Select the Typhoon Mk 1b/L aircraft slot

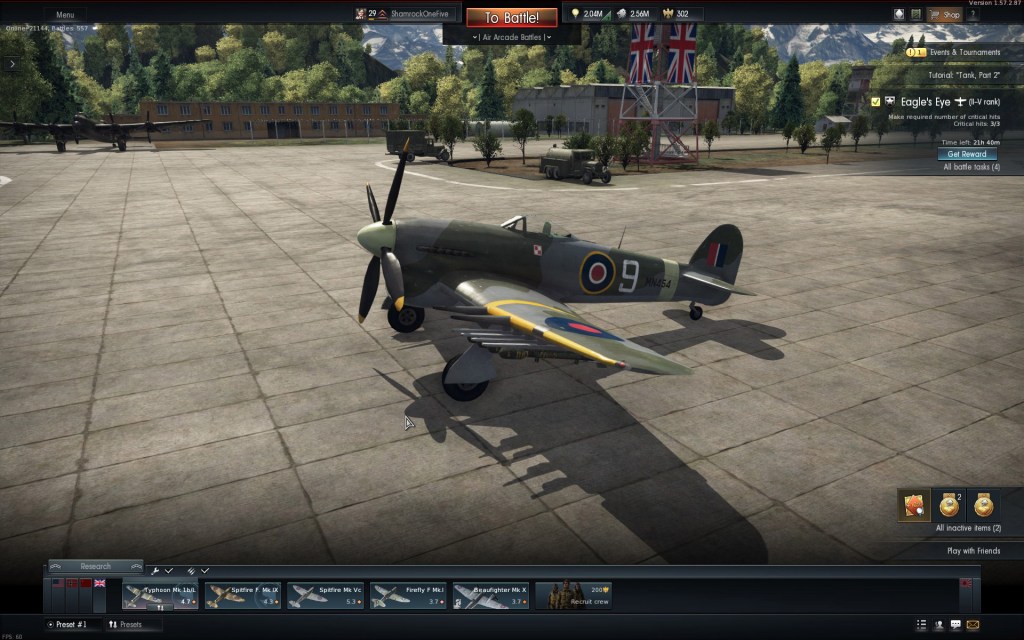[x=160, y=595]
